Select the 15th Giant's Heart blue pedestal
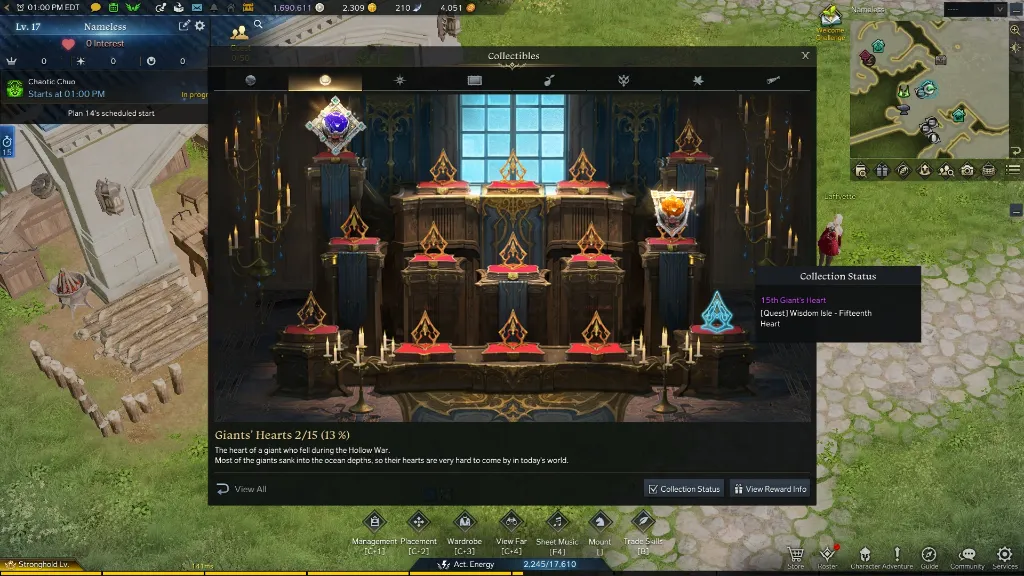1024x576 pixels. click(x=717, y=312)
